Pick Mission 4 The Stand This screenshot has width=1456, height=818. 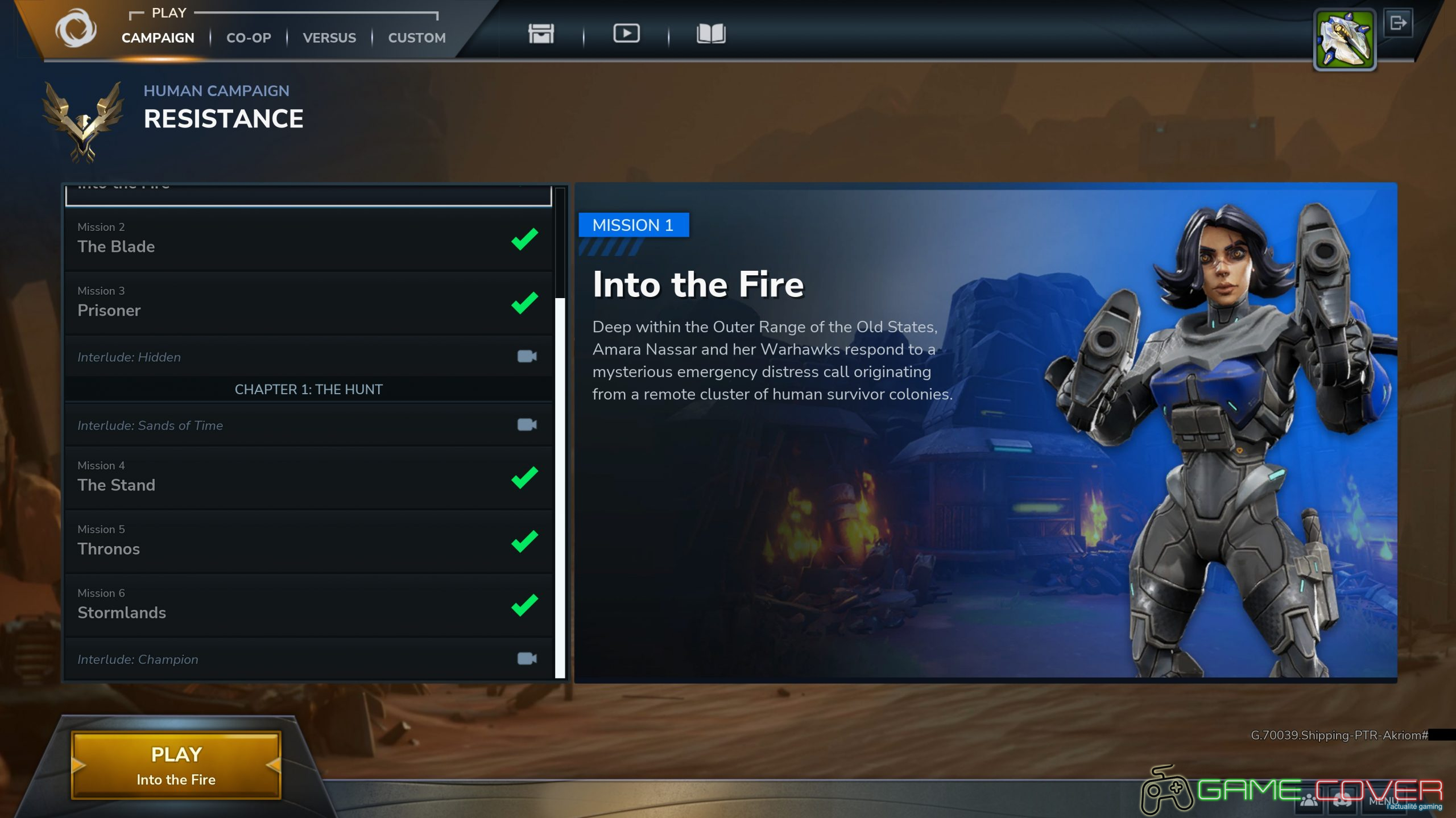pyautogui.click(x=308, y=477)
